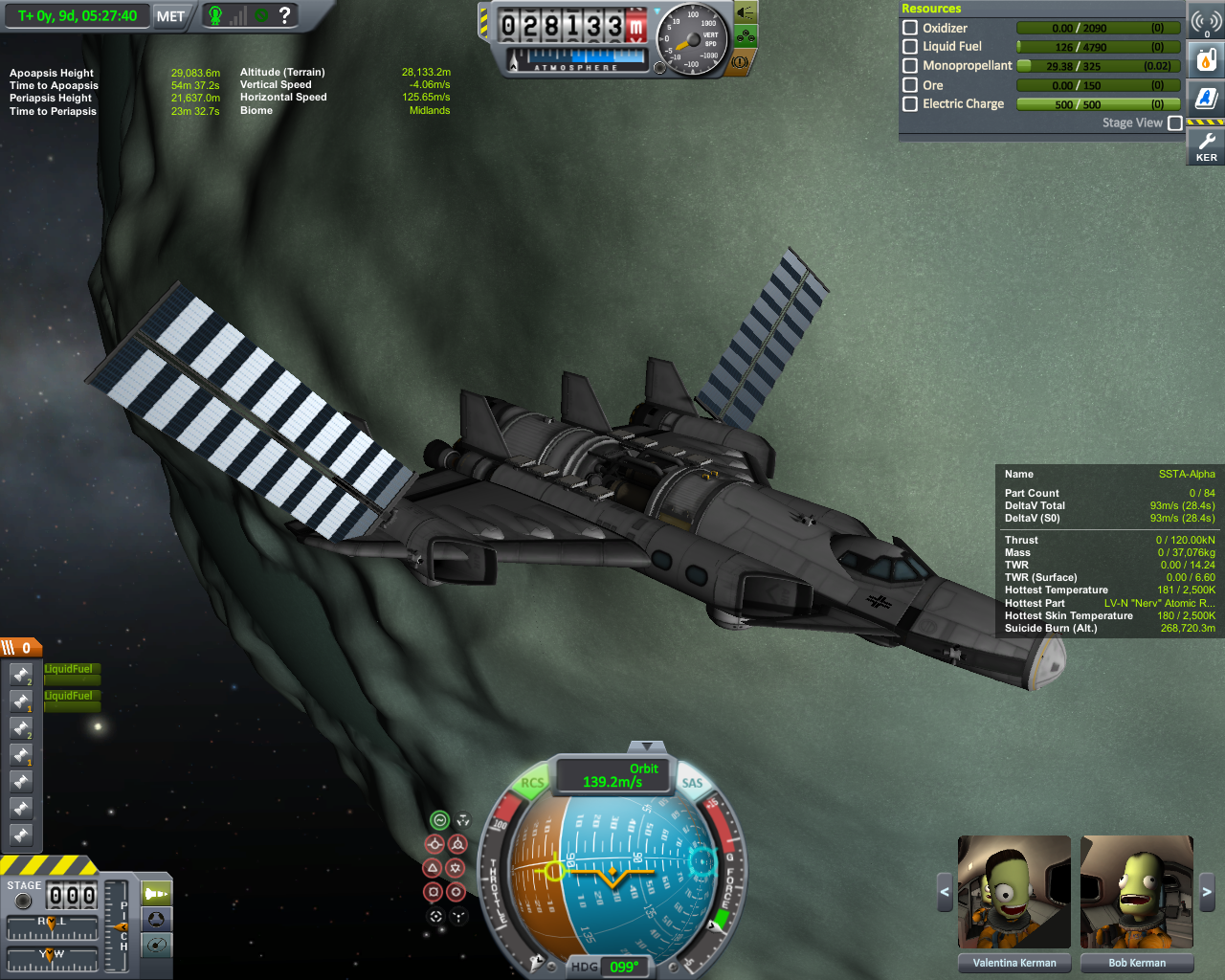Image resolution: width=1225 pixels, height=980 pixels.
Task: Open the KER engineer toolbar button
Action: pos(1207,146)
